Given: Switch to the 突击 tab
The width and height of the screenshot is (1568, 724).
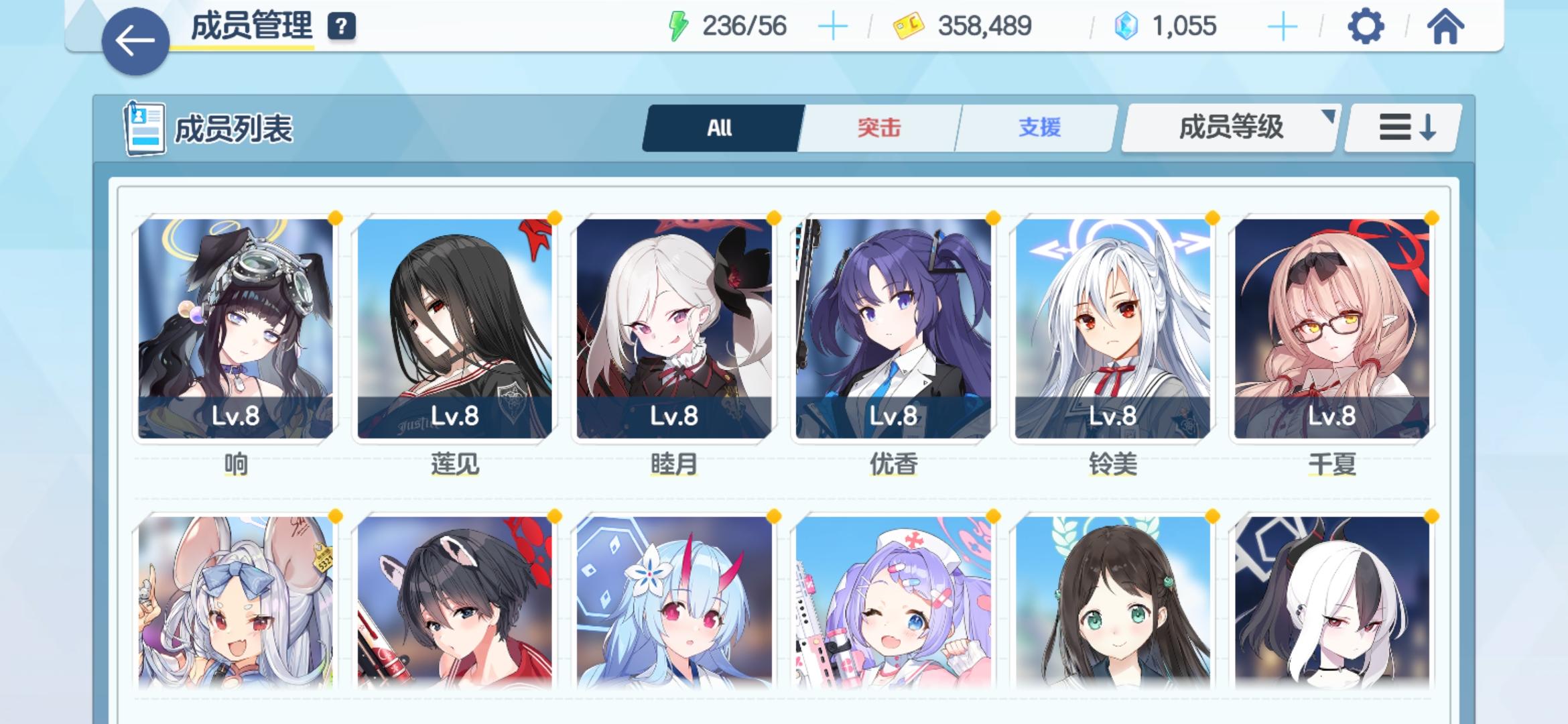Looking at the screenshot, I should pos(879,127).
